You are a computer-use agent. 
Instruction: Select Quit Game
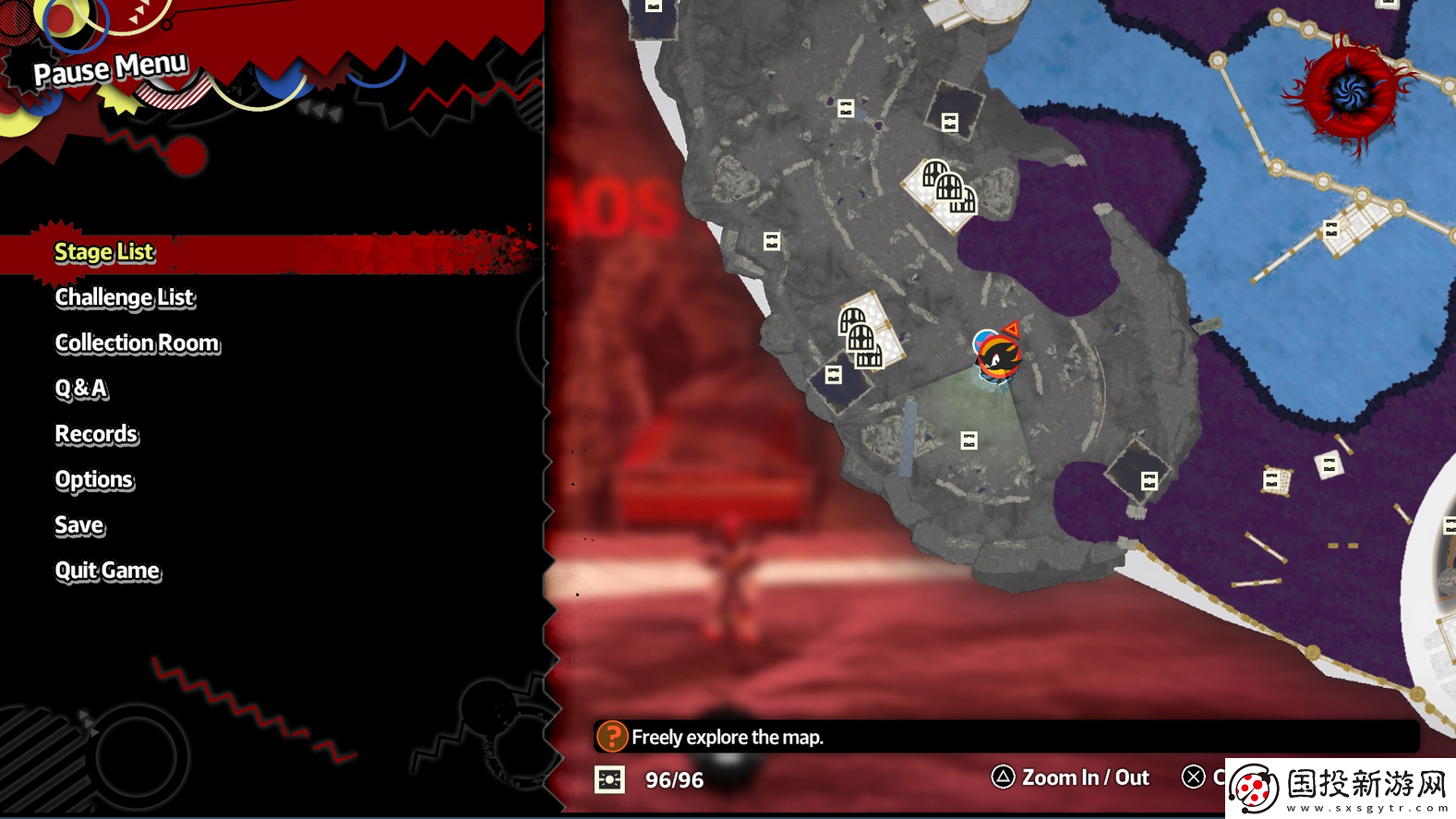(107, 571)
